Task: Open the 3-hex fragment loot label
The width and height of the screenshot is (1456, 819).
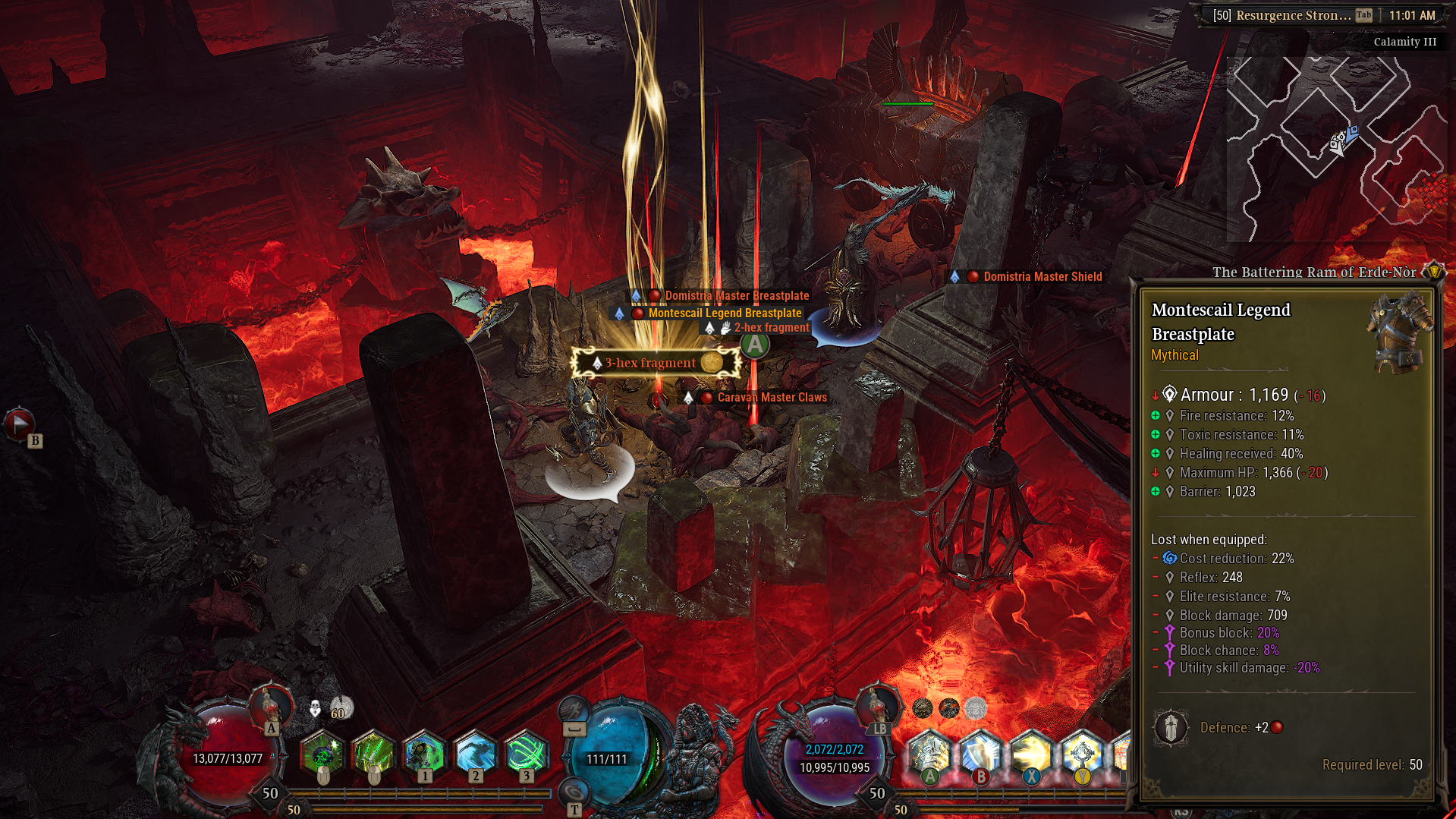Action: tap(649, 363)
